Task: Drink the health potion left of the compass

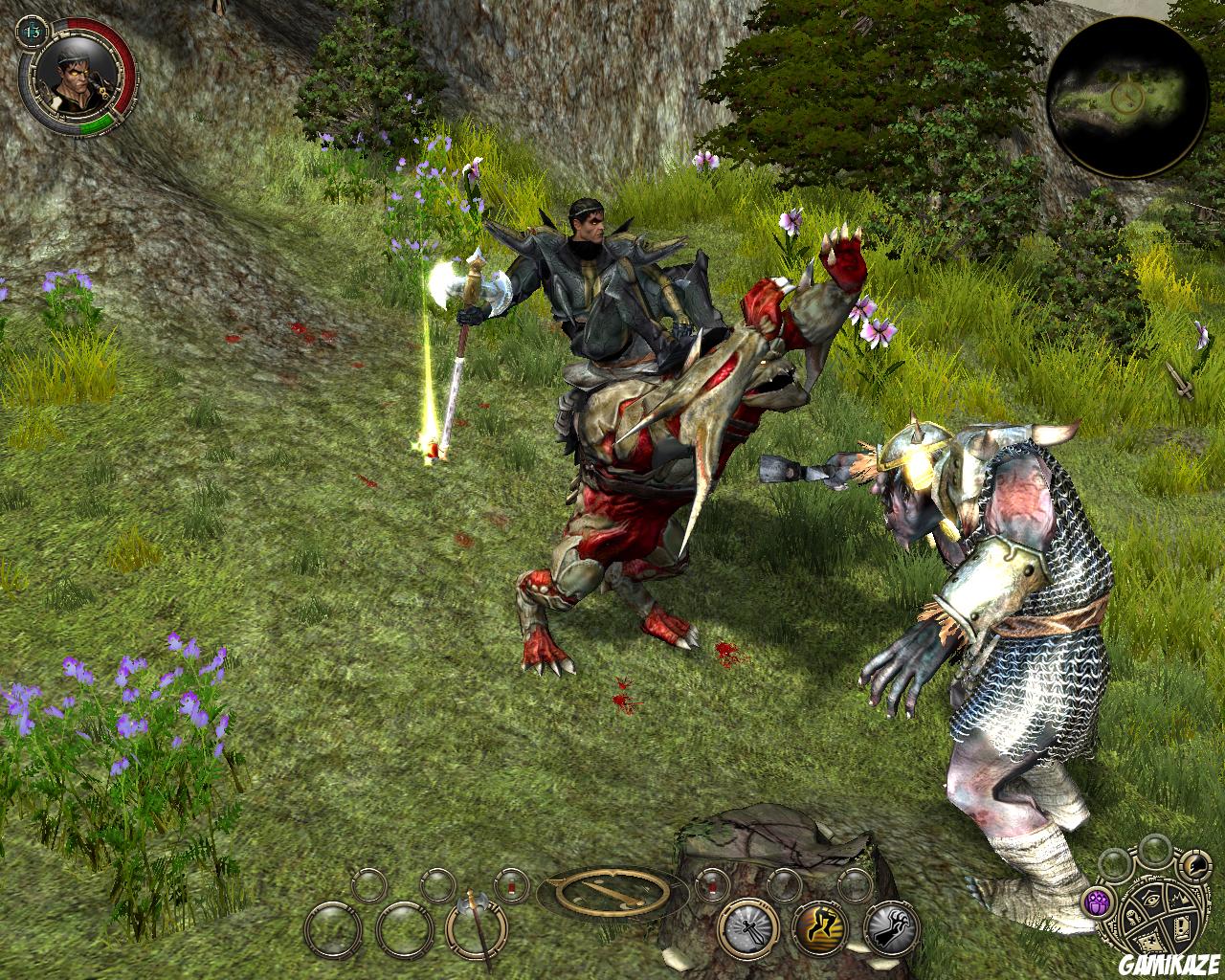Action: (511, 886)
